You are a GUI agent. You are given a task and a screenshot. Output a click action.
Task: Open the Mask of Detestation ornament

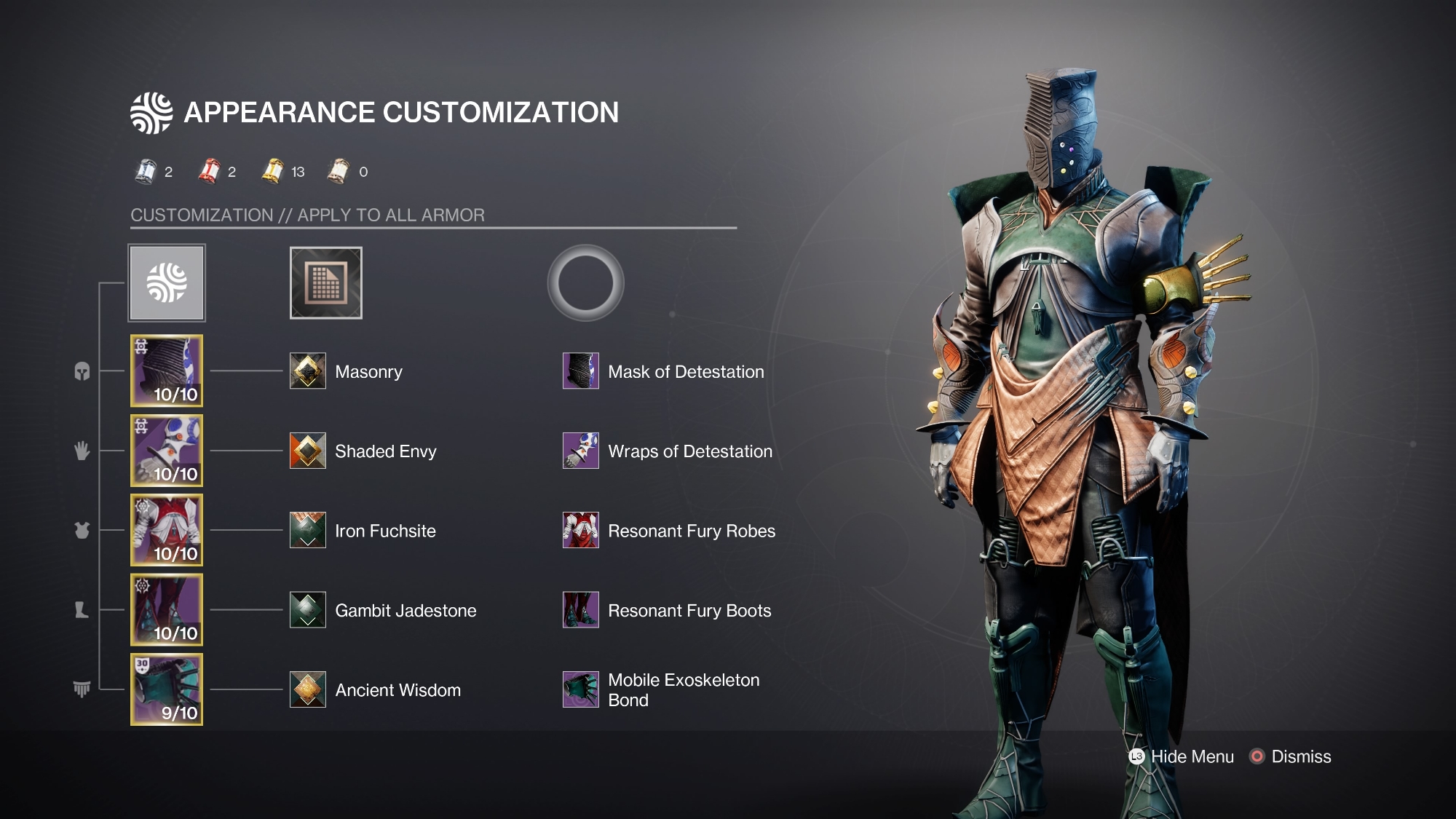tap(581, 371)
